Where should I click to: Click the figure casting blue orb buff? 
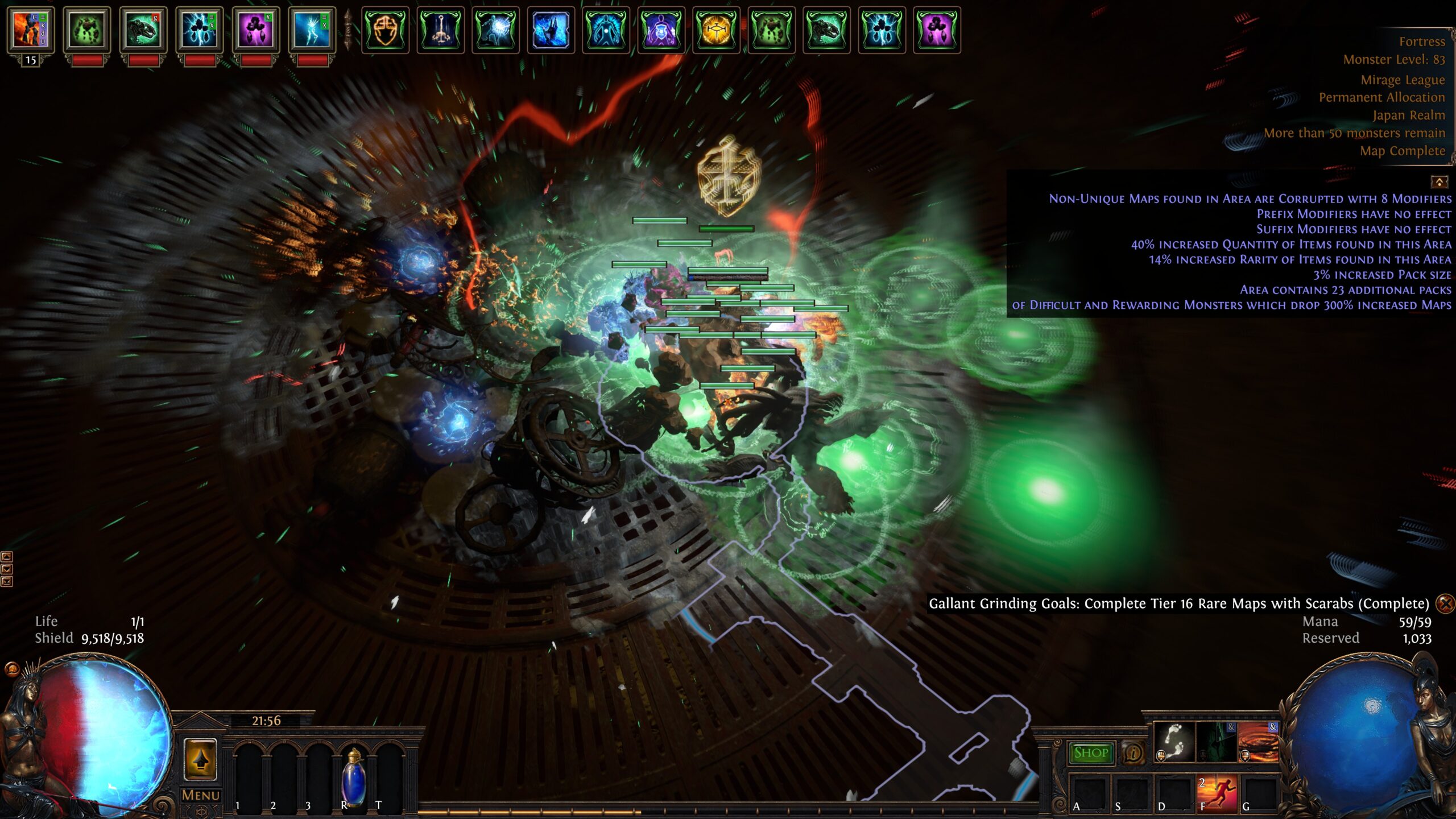(x=495, y=30)
